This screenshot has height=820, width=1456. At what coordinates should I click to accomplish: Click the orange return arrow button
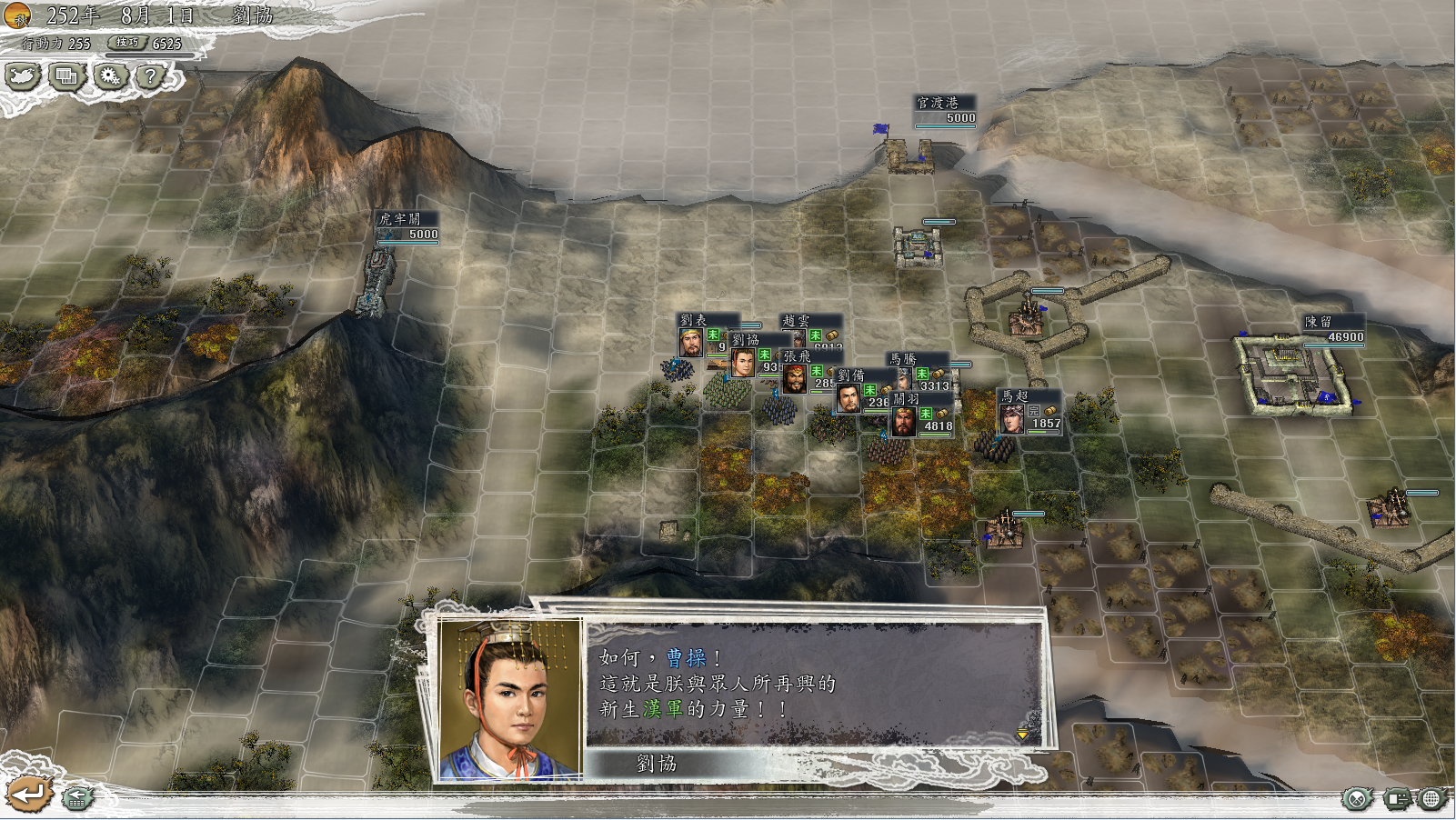27,795
